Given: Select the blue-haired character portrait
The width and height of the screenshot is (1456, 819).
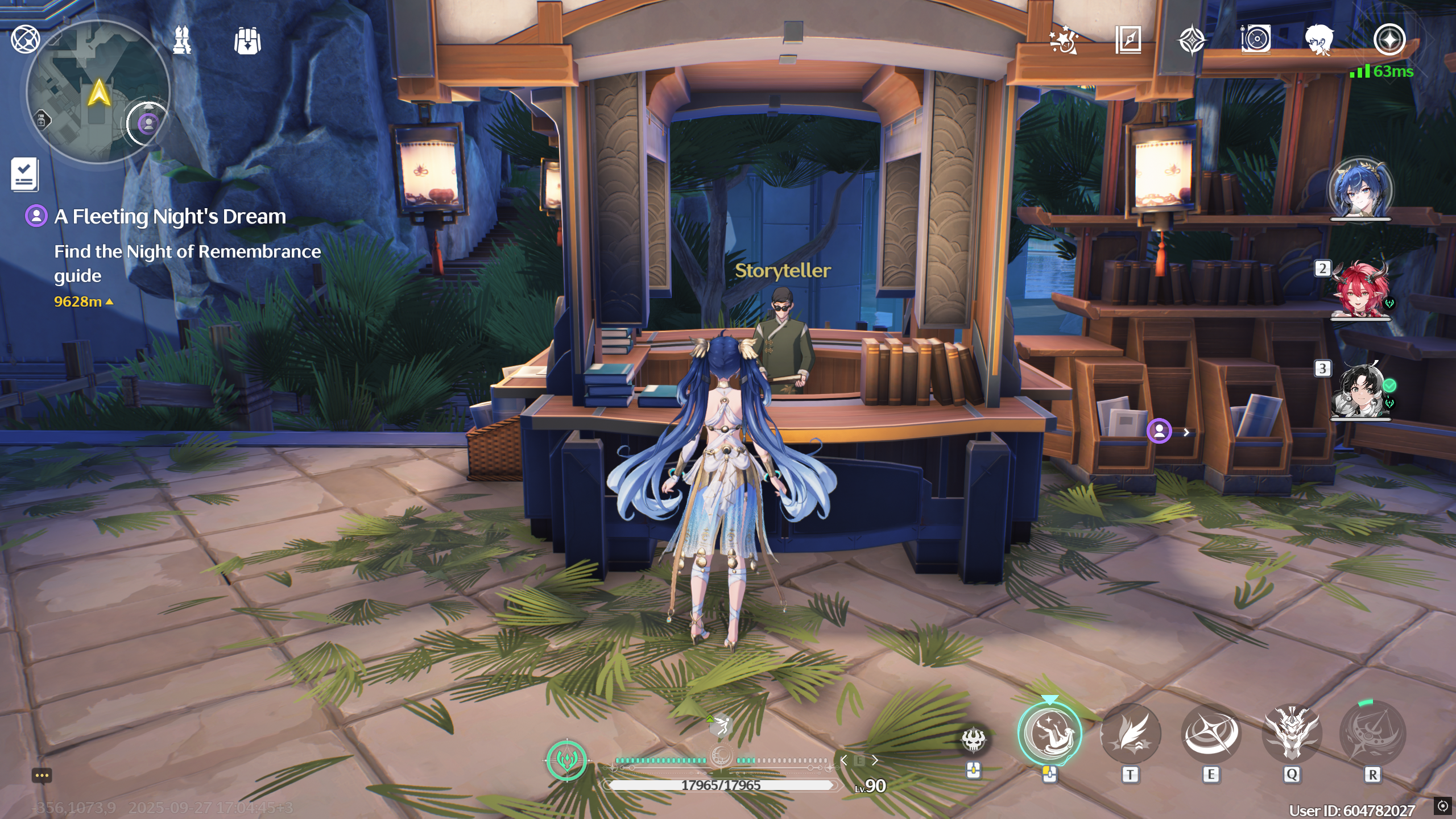Looking at the screenshot, I should point(1360,189).
